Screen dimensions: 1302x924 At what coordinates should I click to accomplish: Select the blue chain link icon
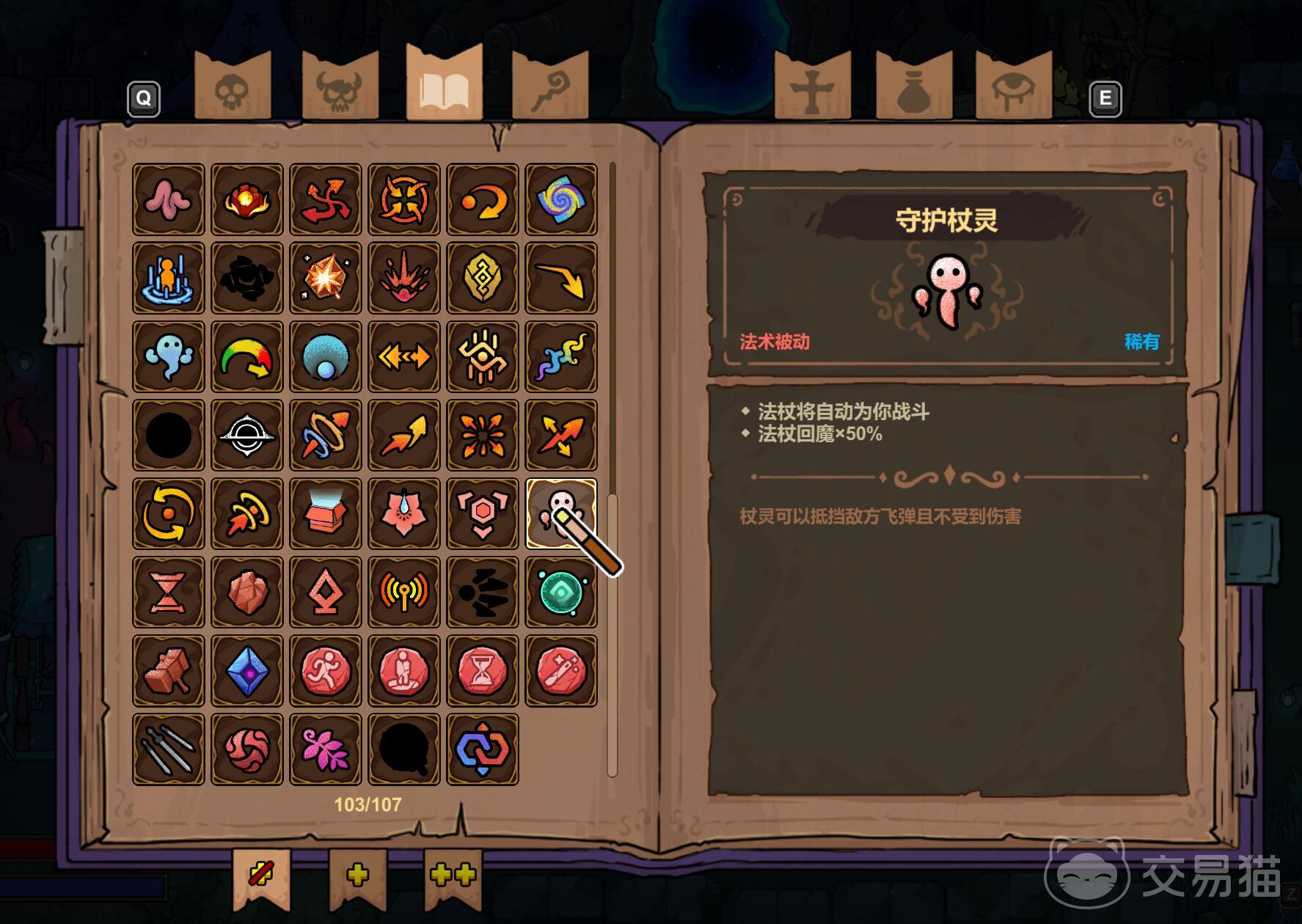(x=483, y=749)
